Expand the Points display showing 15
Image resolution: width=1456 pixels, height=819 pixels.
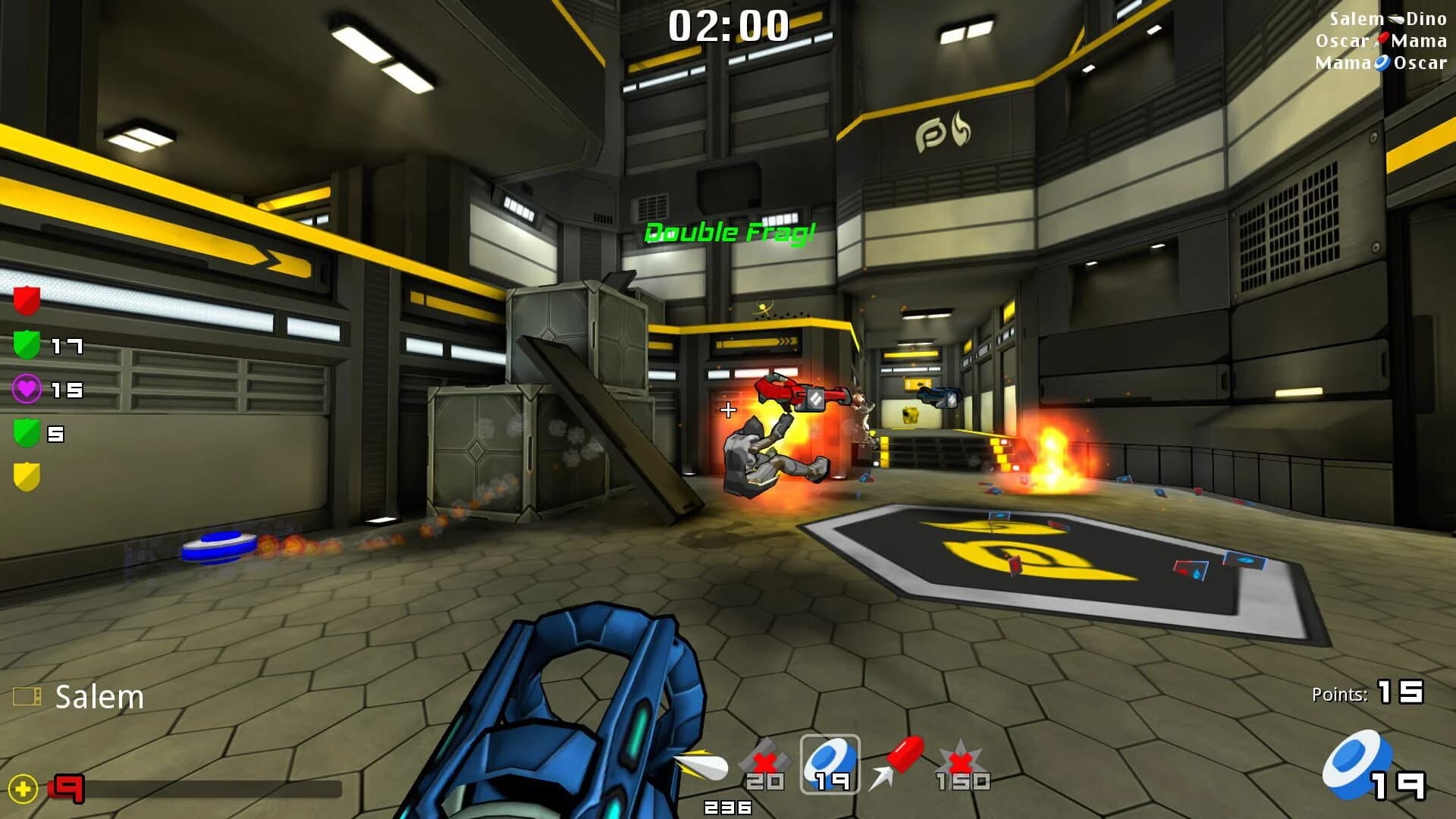[x=1370, y=692]
